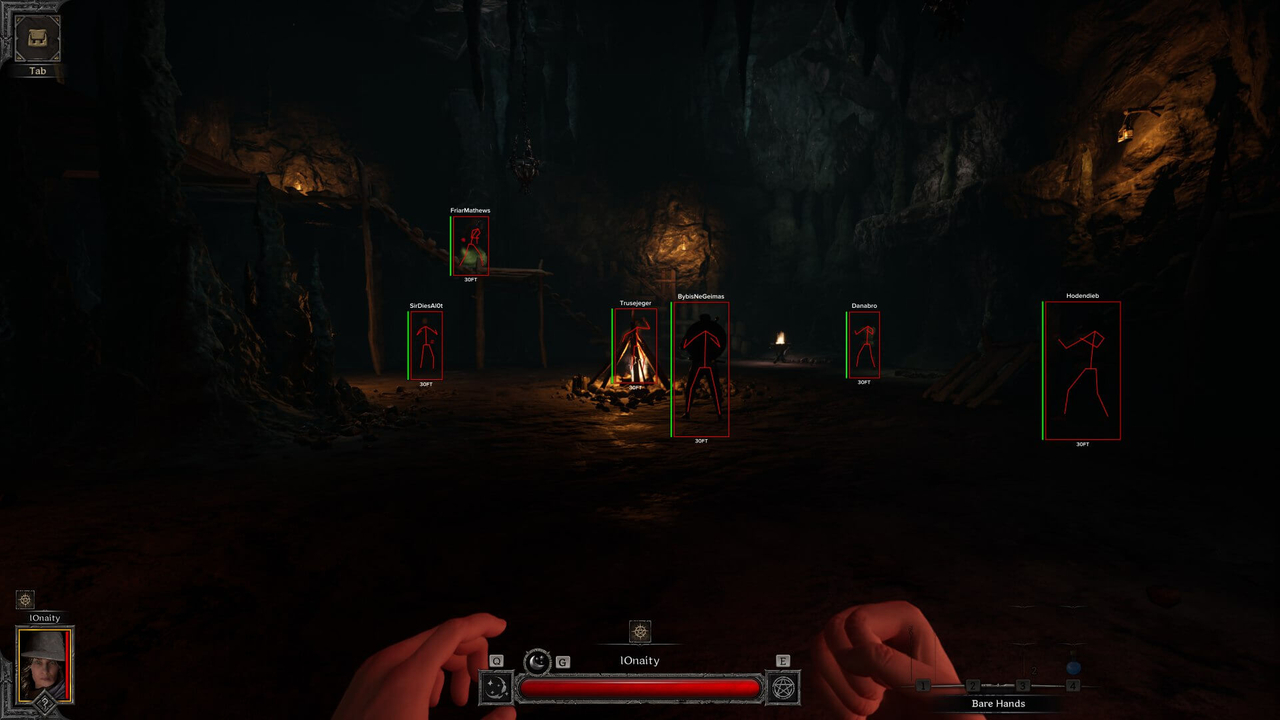Select Danabro's red skeleton outline
This screenshot has width=1280, height=720.
pos(863,343)
